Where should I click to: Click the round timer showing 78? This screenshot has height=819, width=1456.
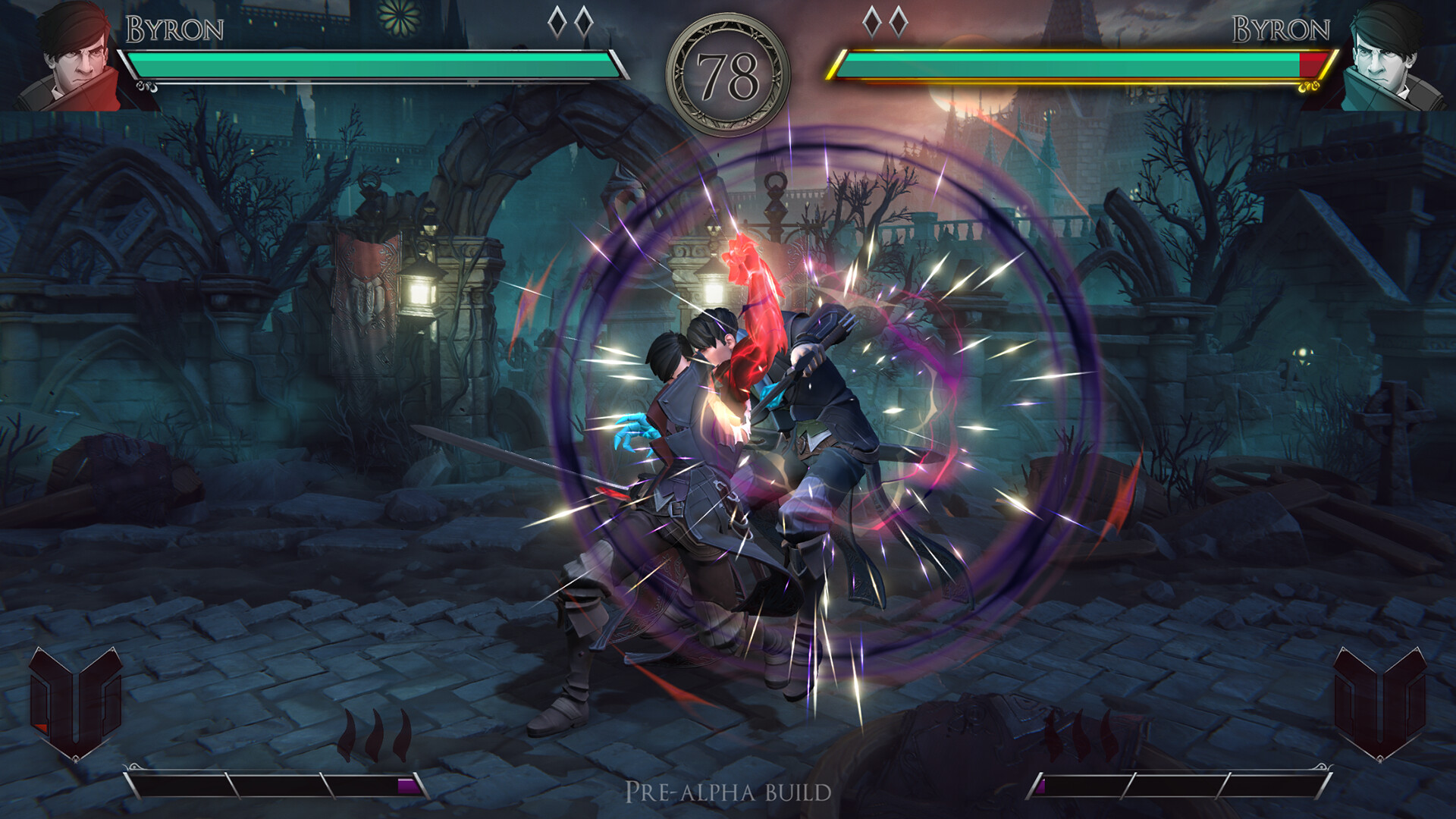728,72
